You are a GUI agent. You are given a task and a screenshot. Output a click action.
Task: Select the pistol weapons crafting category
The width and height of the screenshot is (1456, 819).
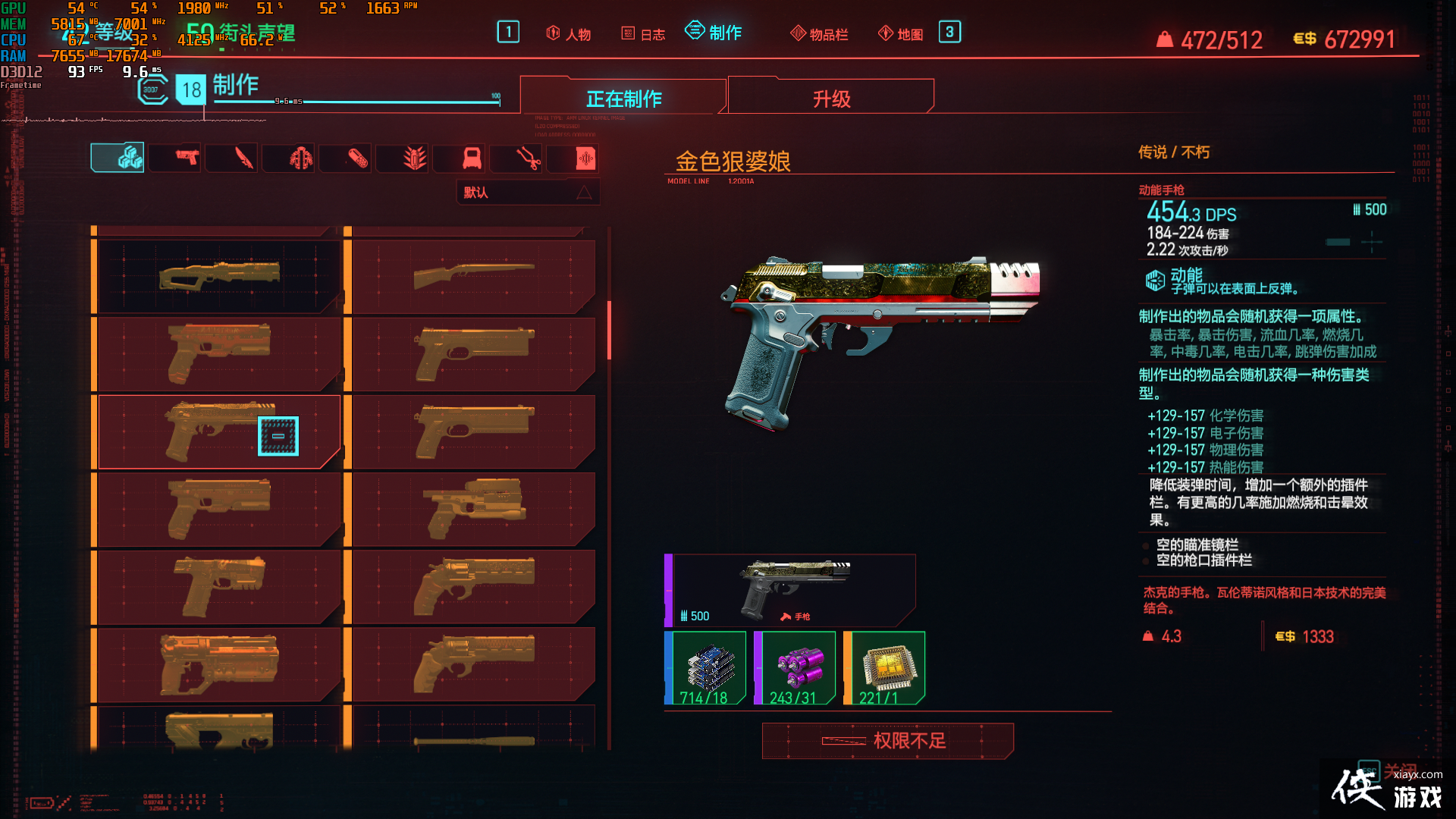click(x=174, y=158)
